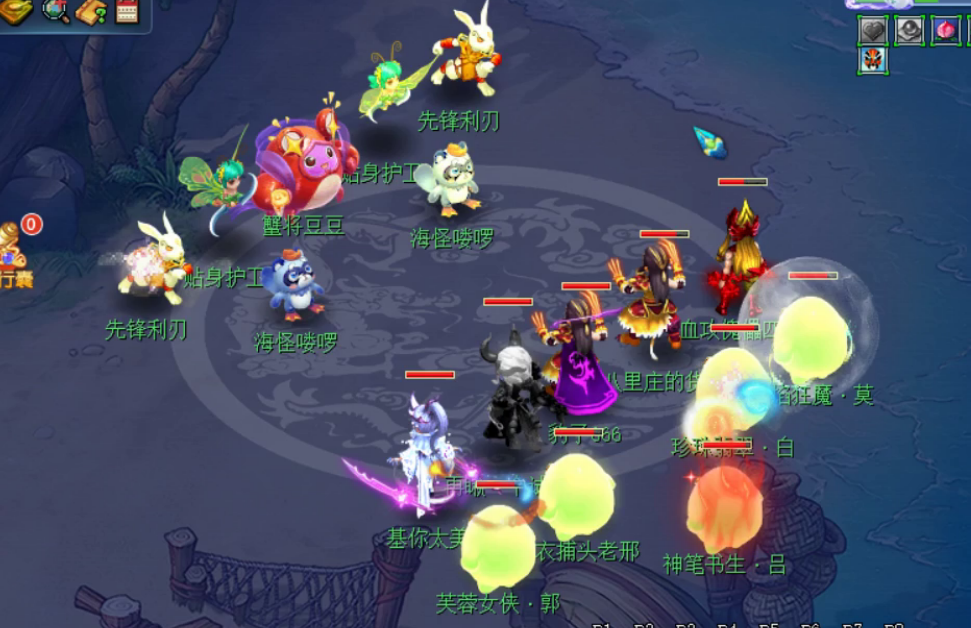
Task: Select the opera mask buff icon
Action: pyautogui.click(x=873, y=60)
